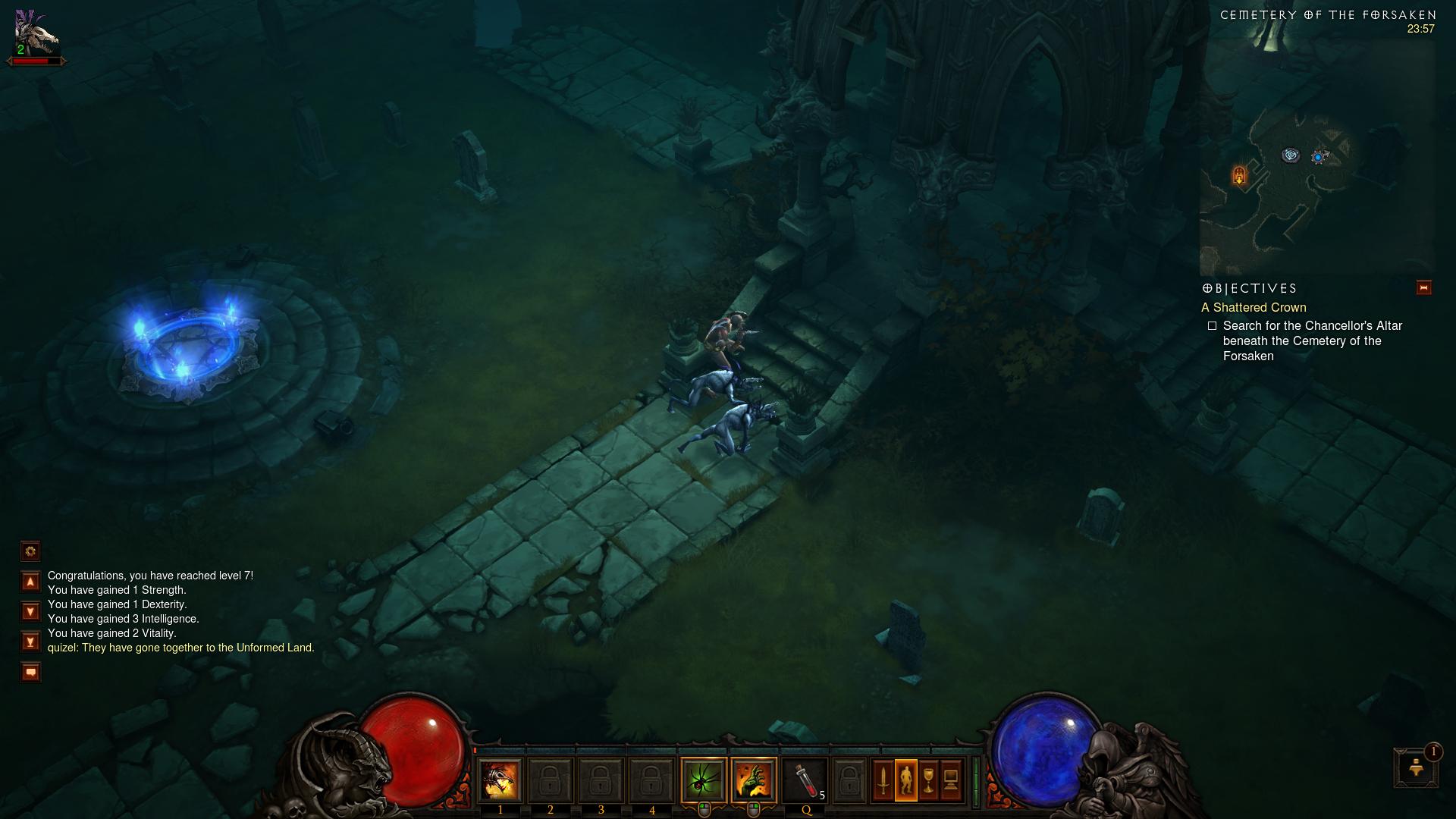This screenshot has height=819, width=1456.
Task: Activate the Summon Zombie Dogs skill
Action: pos(500,780)
